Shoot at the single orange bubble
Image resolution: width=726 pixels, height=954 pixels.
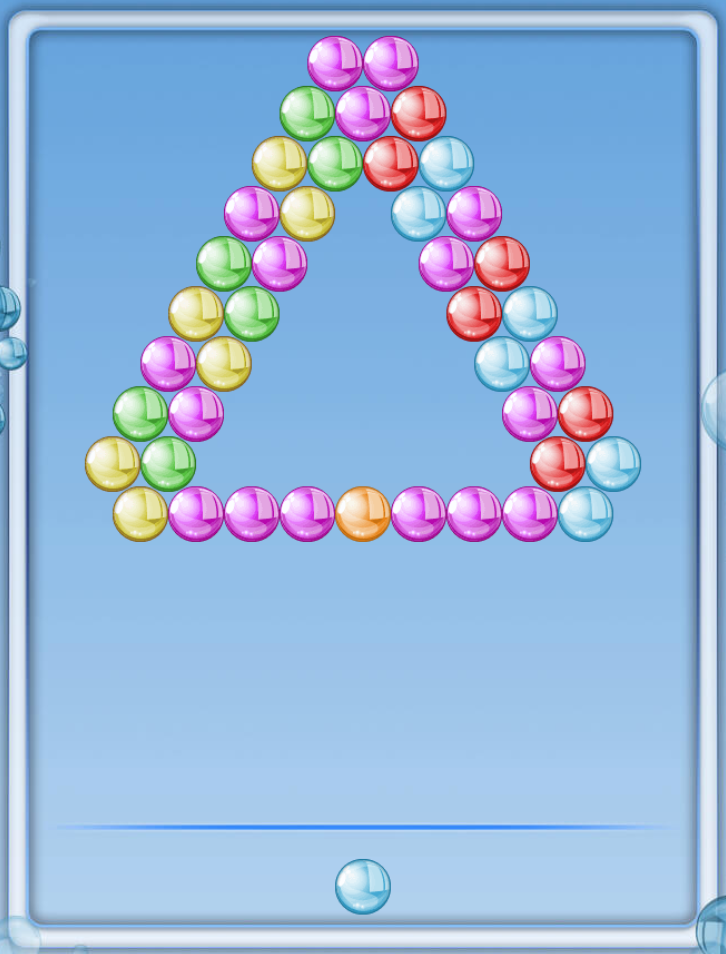click(x=362, y=514)
